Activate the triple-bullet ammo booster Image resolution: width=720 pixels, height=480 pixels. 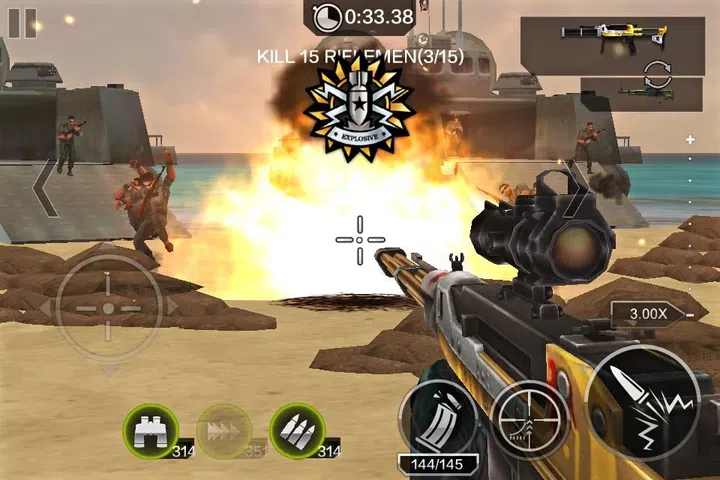[x=297, y=430]
